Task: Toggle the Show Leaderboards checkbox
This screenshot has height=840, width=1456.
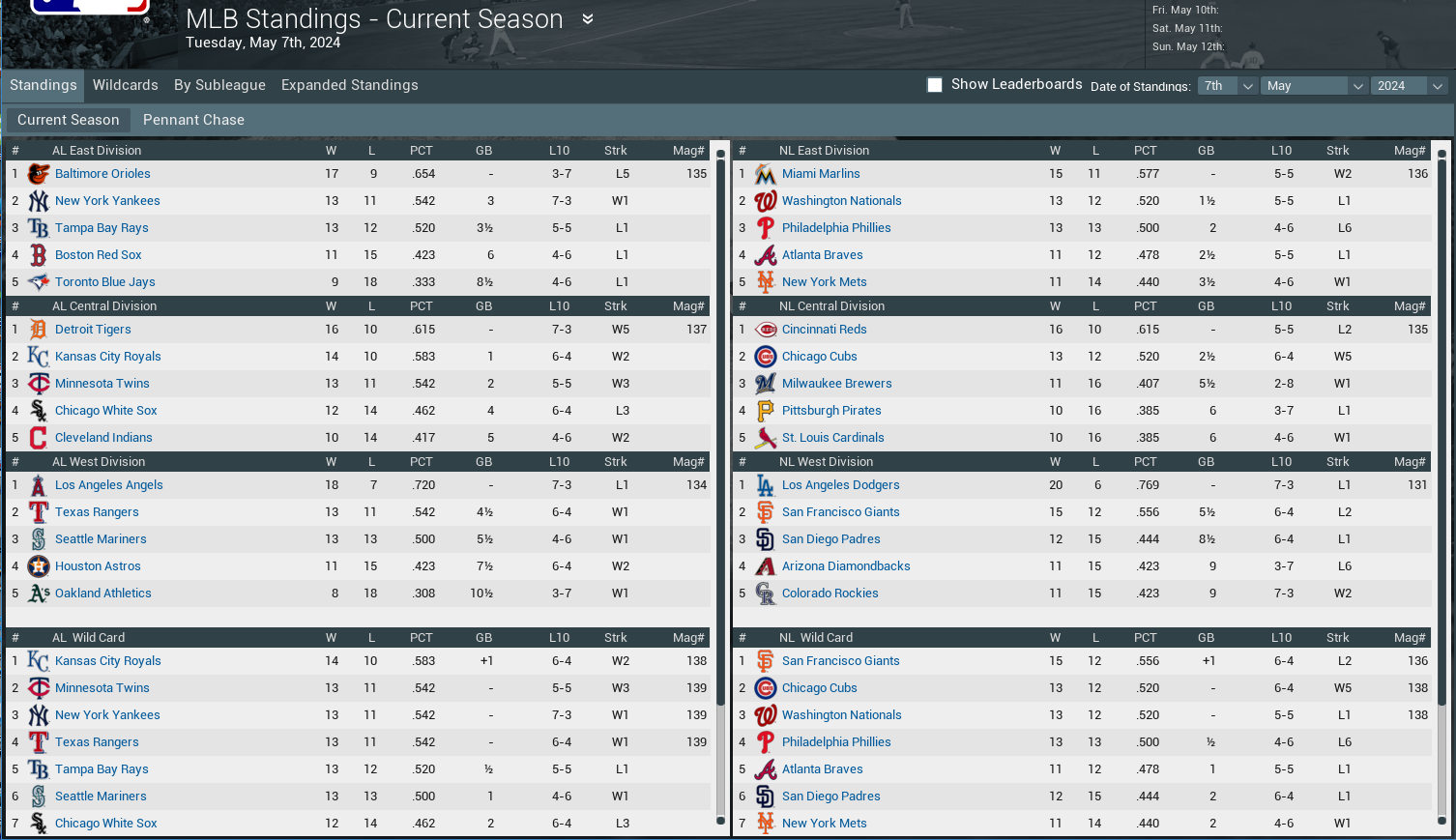Action: click(935, 85)
